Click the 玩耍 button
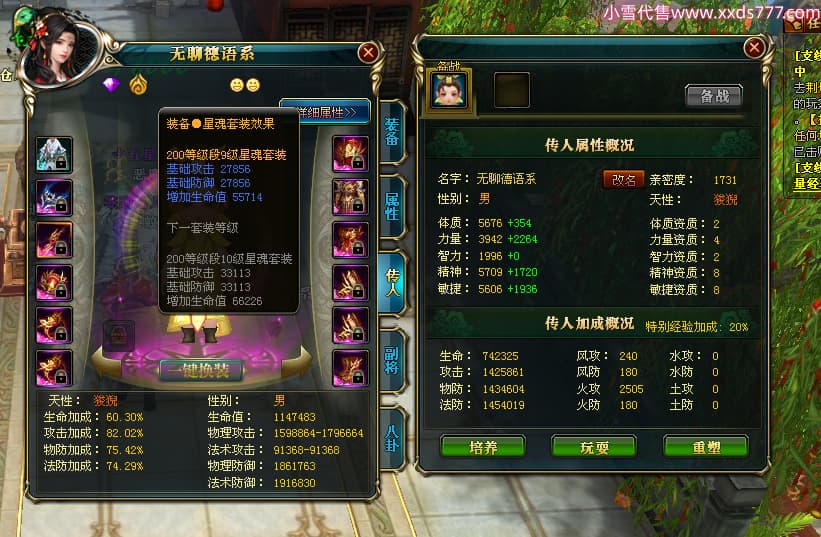The width and height of the screenshot is (821, 537). click(594, 447)
